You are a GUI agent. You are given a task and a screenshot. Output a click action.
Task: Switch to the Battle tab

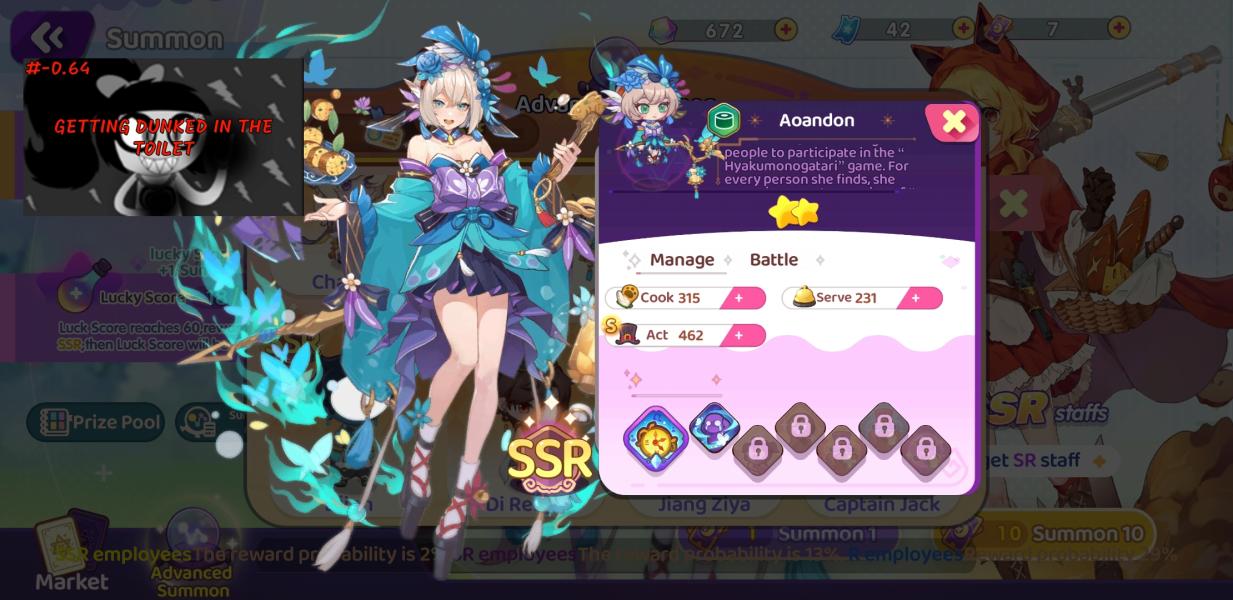coord(773,260)
